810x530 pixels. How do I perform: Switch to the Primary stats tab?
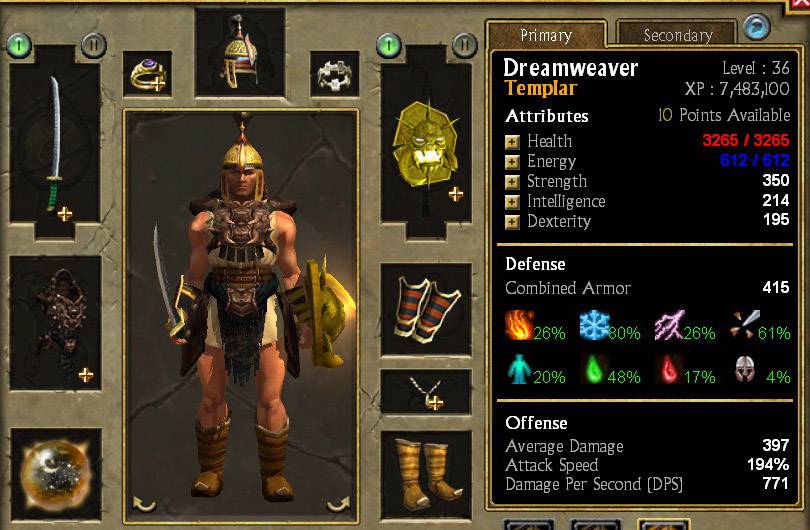(546, 35)
